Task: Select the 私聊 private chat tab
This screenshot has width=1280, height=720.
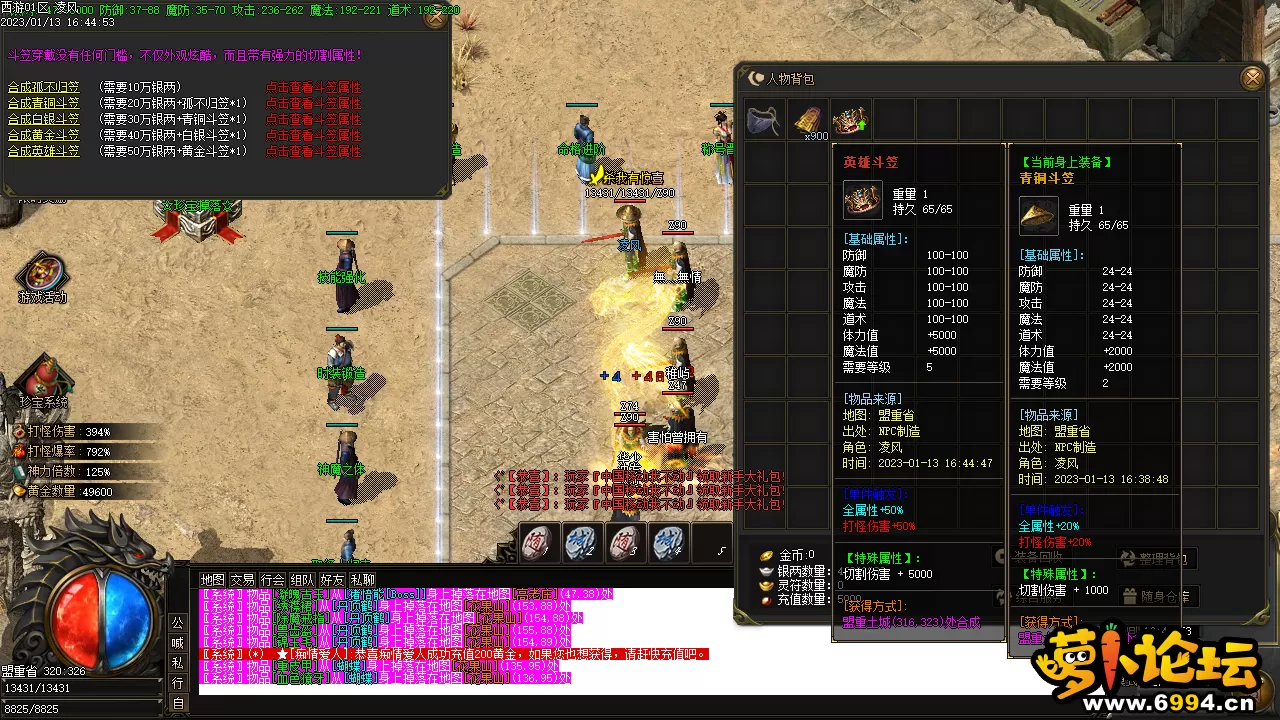Action: [x=362, y=579]
